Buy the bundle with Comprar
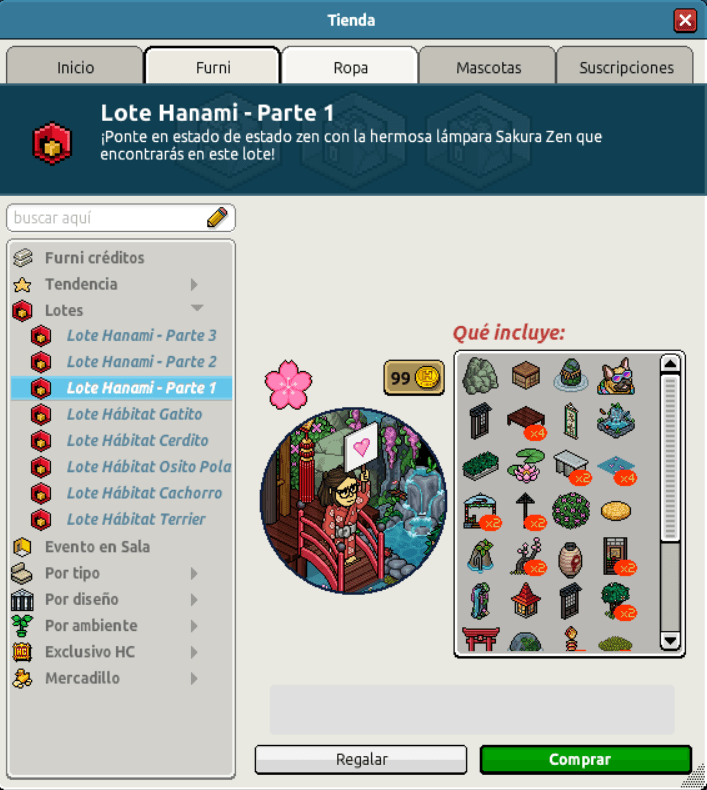 (x=585, y=760)
